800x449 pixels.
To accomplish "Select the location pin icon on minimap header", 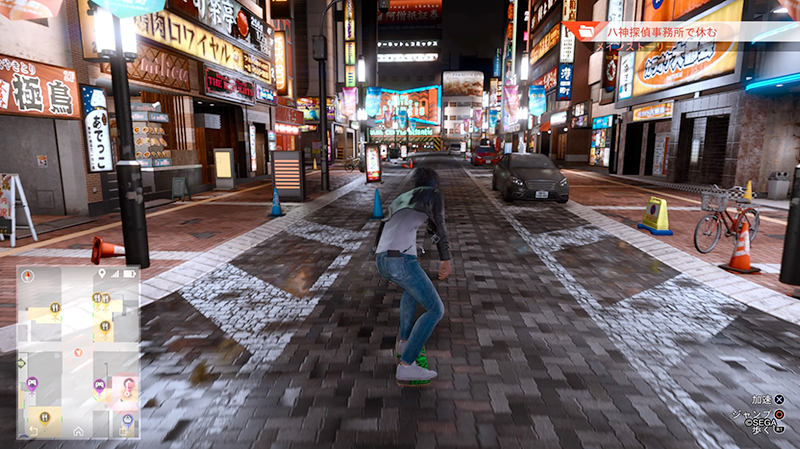I will coord(102,273).
